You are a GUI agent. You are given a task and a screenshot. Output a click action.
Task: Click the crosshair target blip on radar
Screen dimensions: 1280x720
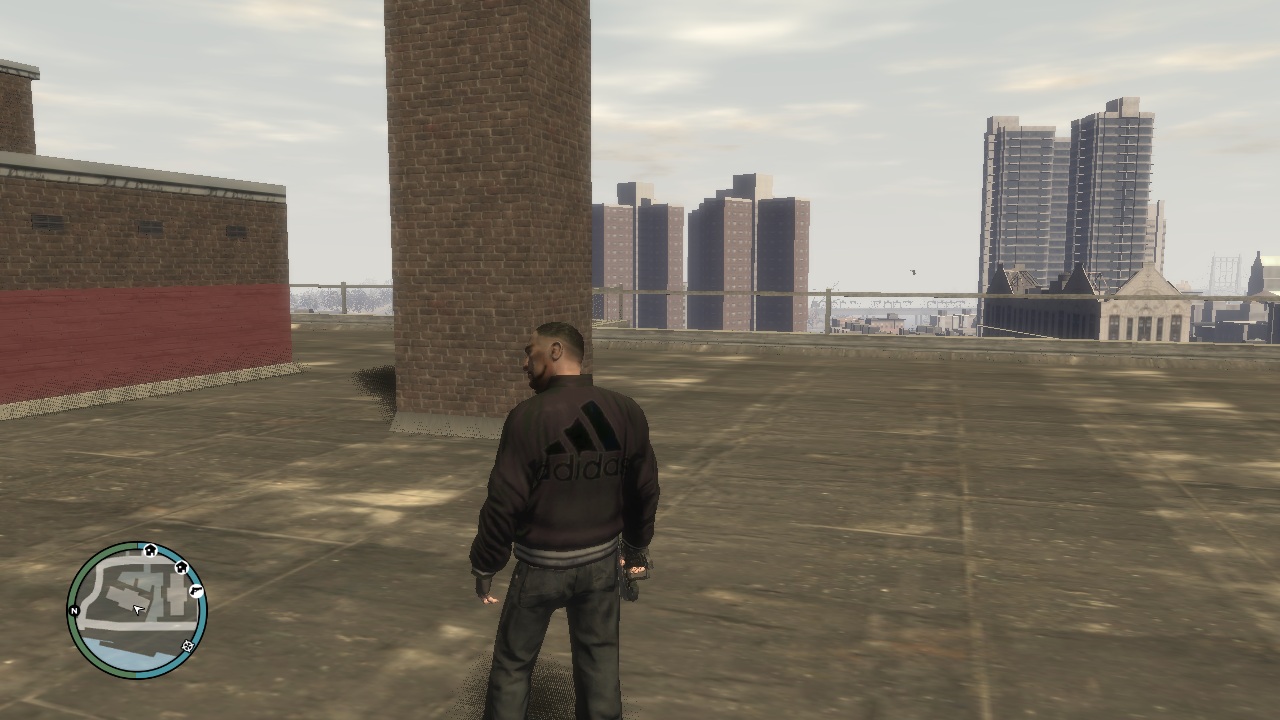pos(187,647)
